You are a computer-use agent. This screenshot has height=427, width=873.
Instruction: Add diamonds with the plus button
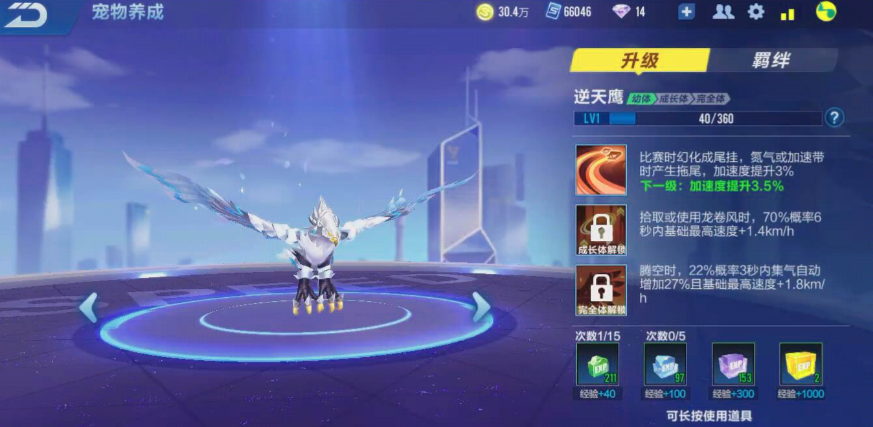point(686,12)
